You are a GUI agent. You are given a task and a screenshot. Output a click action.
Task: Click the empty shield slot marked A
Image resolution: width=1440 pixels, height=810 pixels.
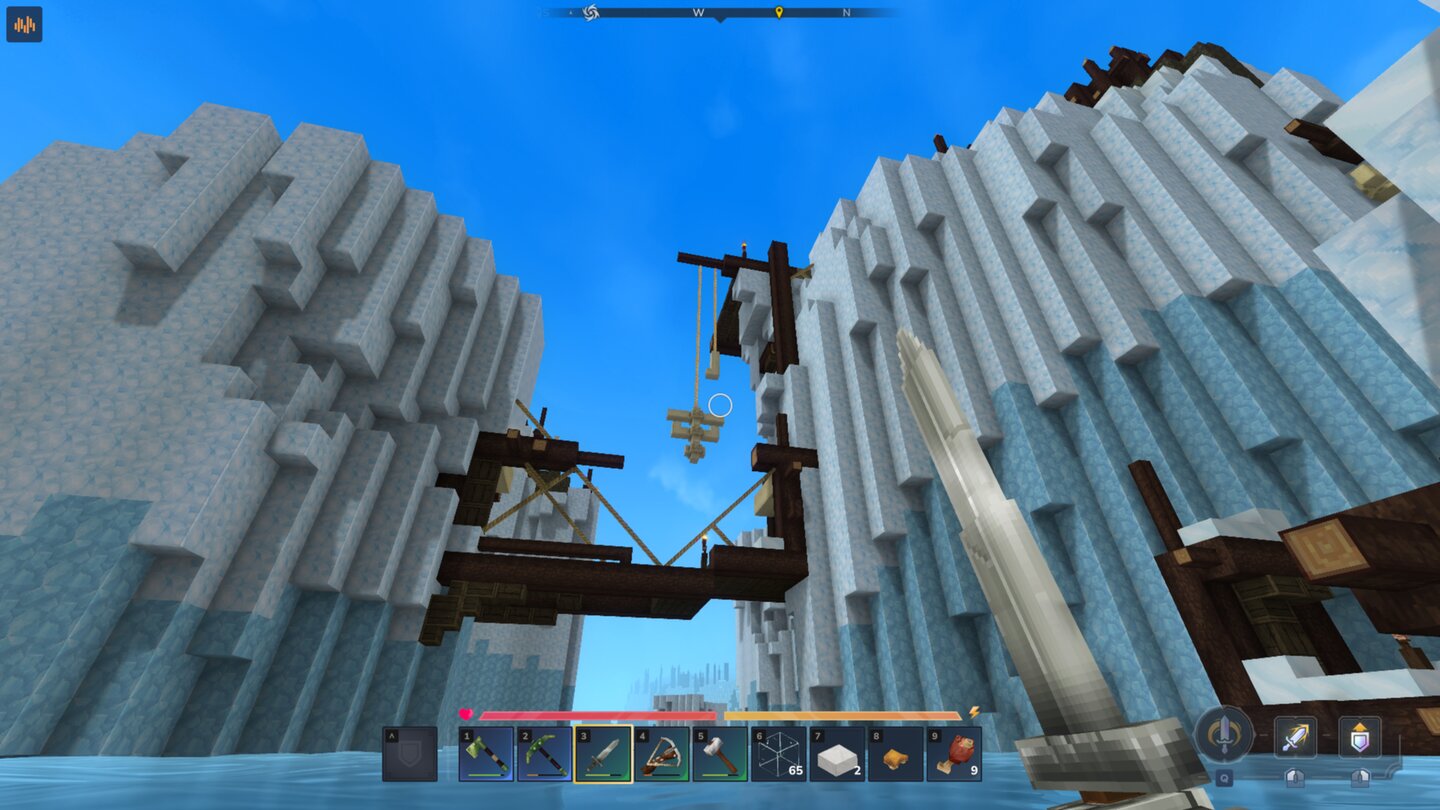click(x=410, y=753)
